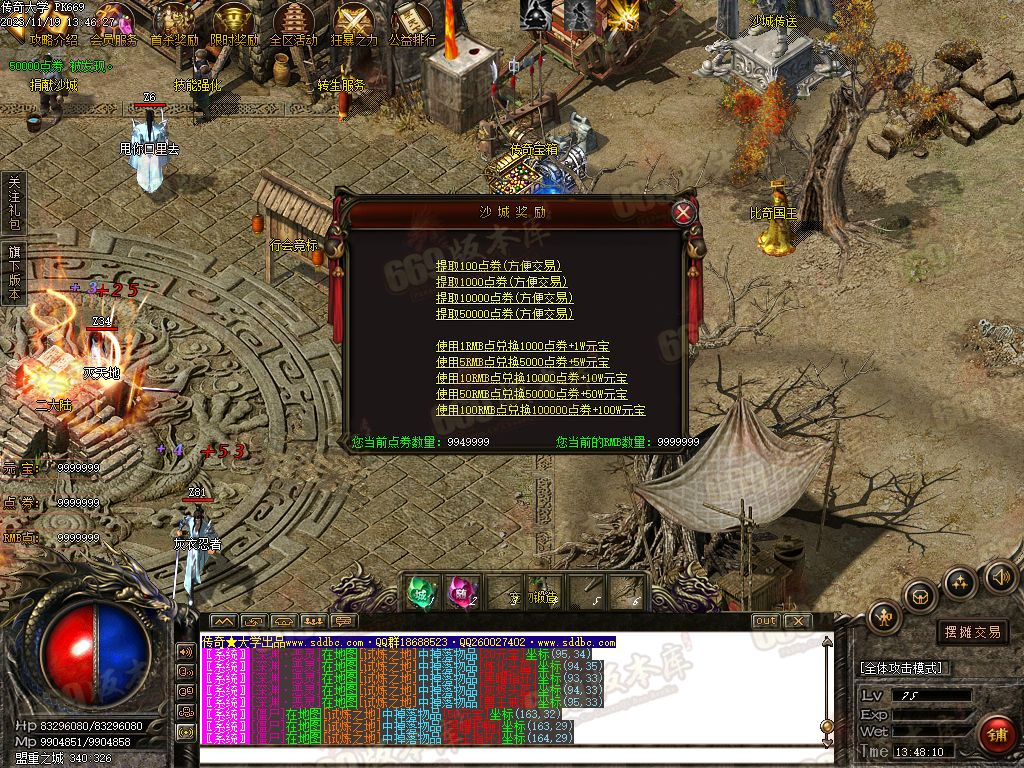Exchange 5RMB for 5000点券
The height and width of the screenshot is (768, 1024).
tap(522, 362)
